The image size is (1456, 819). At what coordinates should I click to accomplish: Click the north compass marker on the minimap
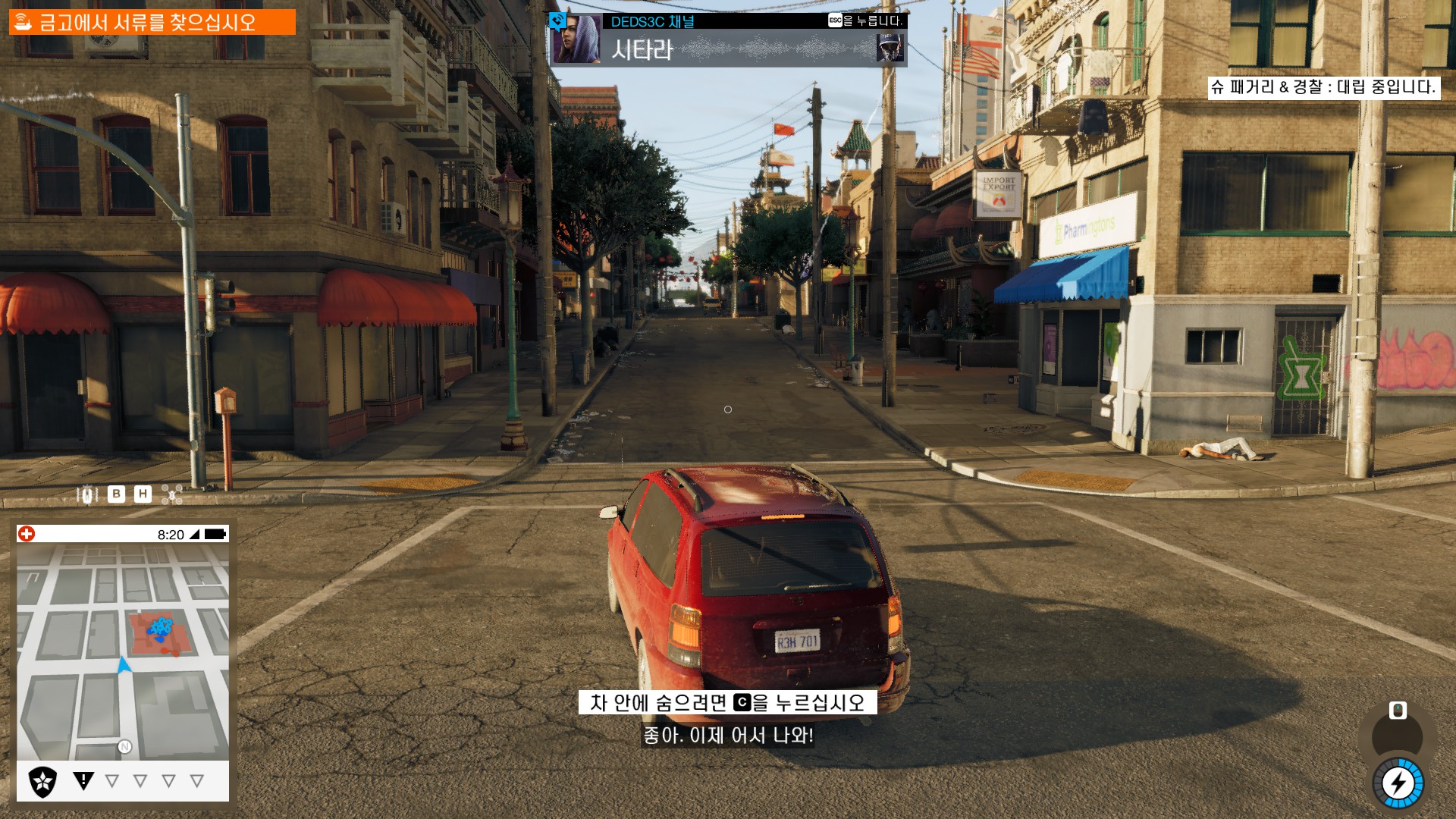(x=125, y=747)
